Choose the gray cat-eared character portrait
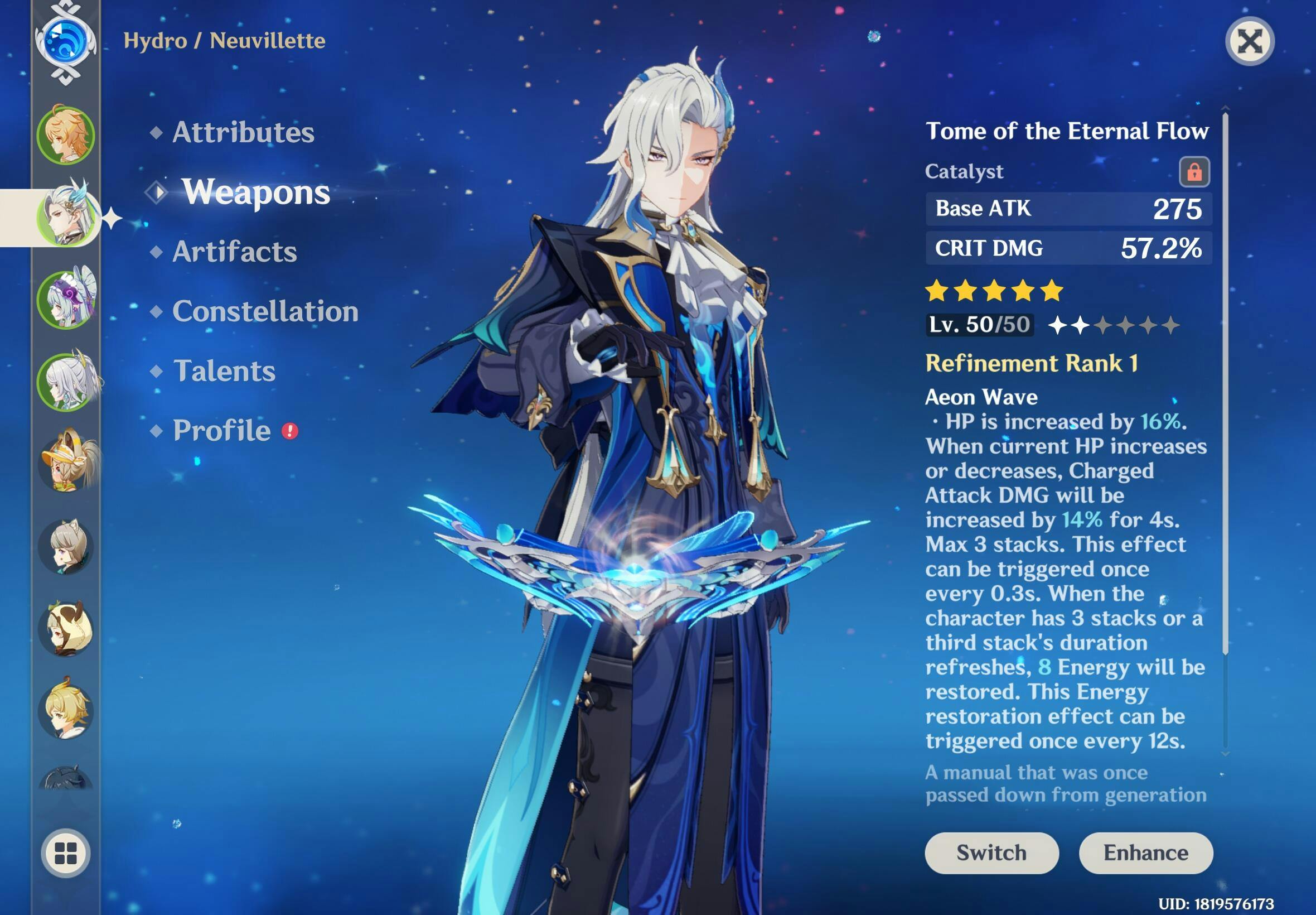Viewport: 1316px width, 915px height. click(x=66, y=546)
